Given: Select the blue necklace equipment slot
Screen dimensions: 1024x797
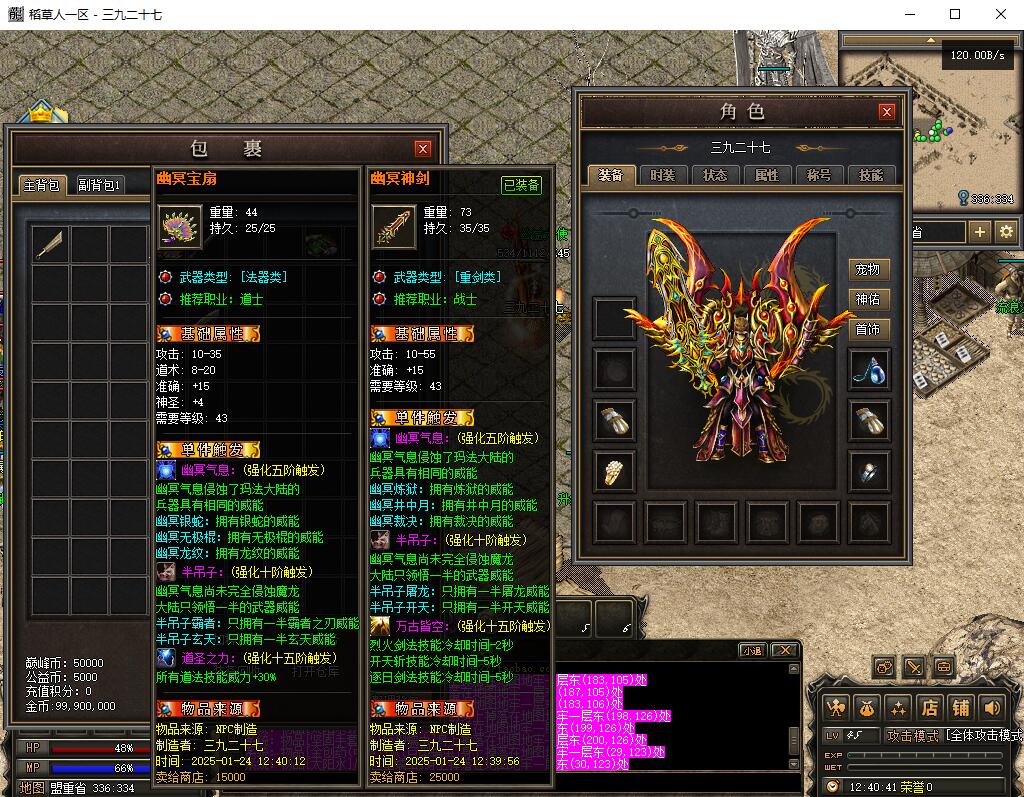Looking at the screenshot, I should 868,370.
